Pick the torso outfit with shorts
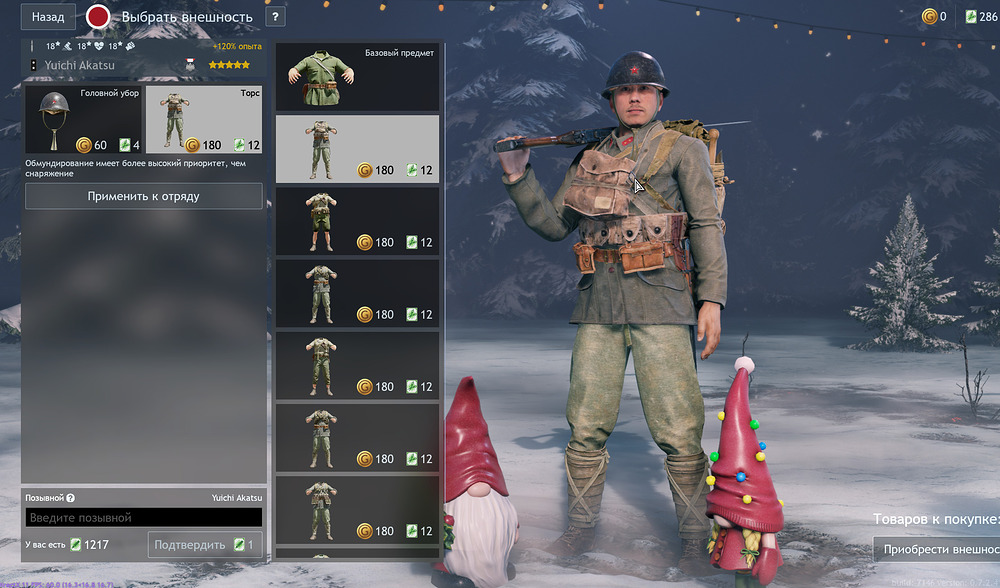Screen dimensions: 1000x588 click(x=357, y=221)
